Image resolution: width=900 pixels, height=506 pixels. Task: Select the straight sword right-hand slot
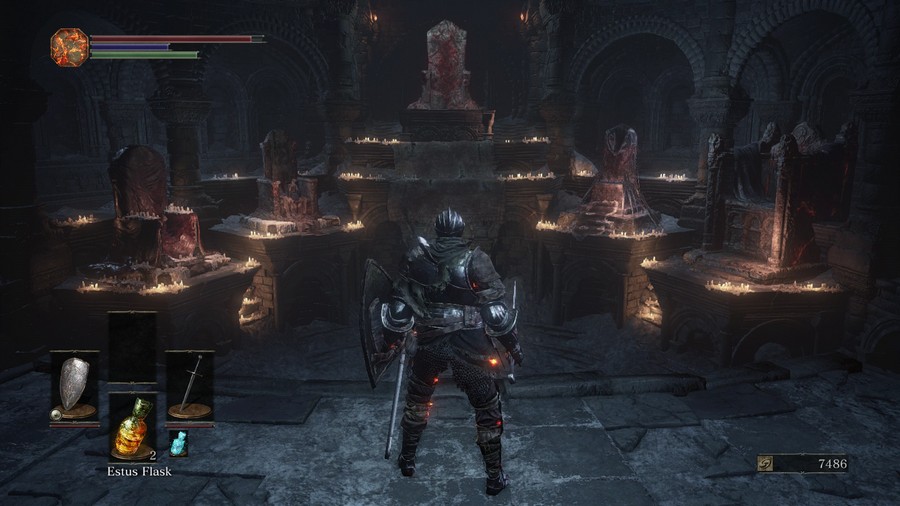click(x=190, y=385)
